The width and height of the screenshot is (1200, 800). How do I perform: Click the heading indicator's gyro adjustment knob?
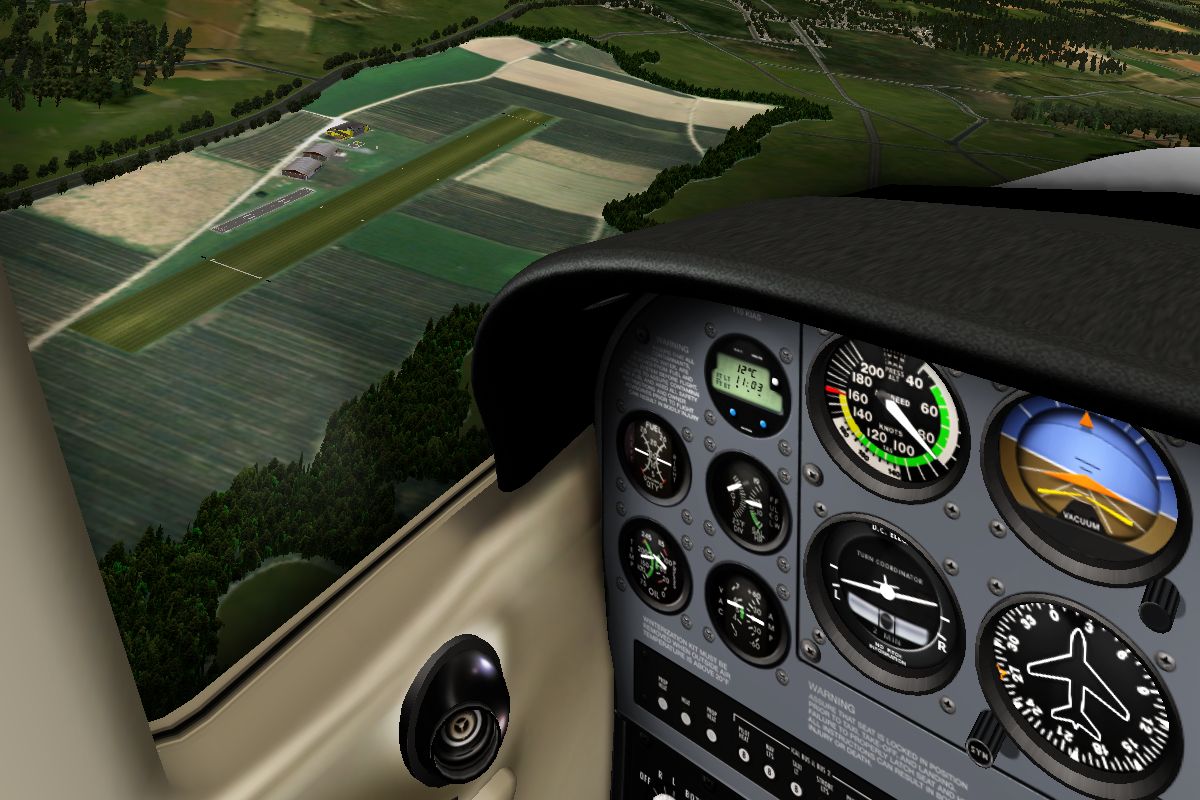coord(986,742)
